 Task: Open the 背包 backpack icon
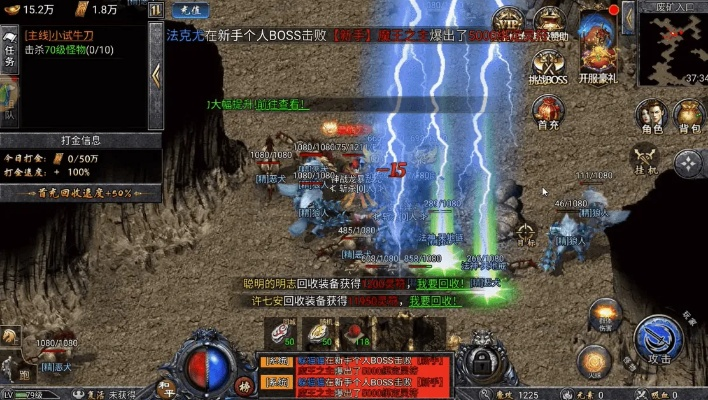click(690, 114)
